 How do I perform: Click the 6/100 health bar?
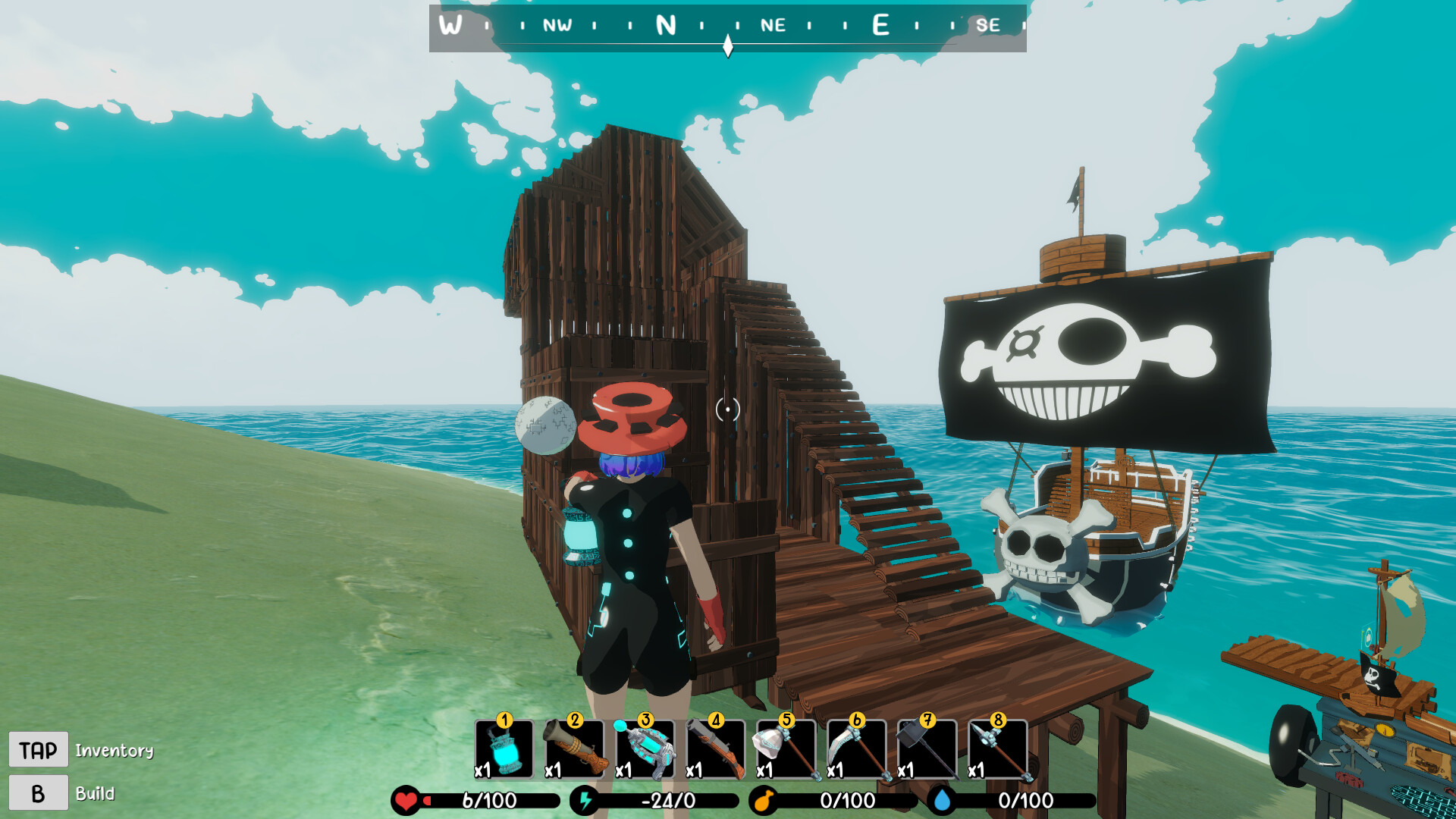(489, 799)
